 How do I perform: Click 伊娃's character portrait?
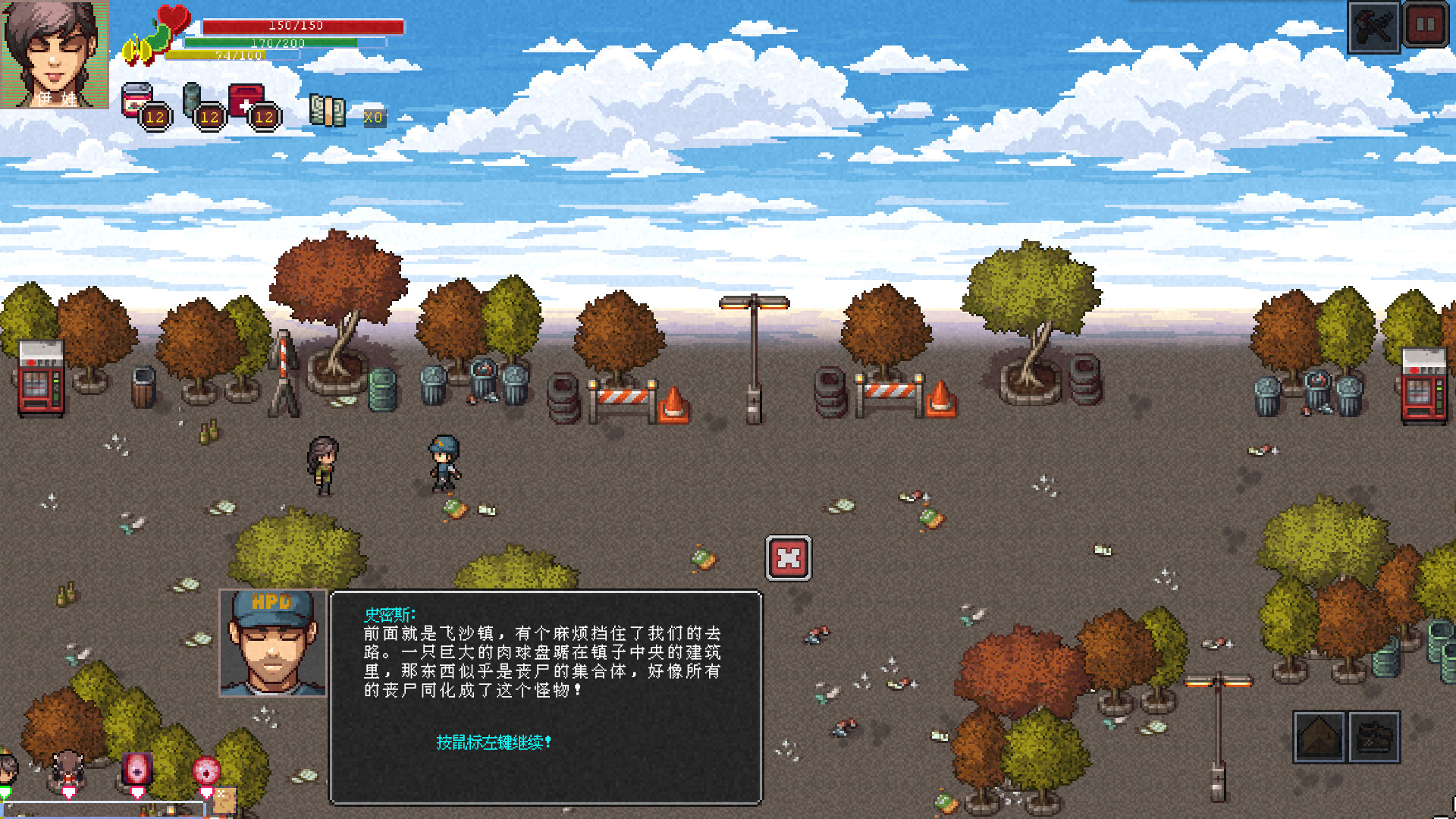(x=55, y=53)
